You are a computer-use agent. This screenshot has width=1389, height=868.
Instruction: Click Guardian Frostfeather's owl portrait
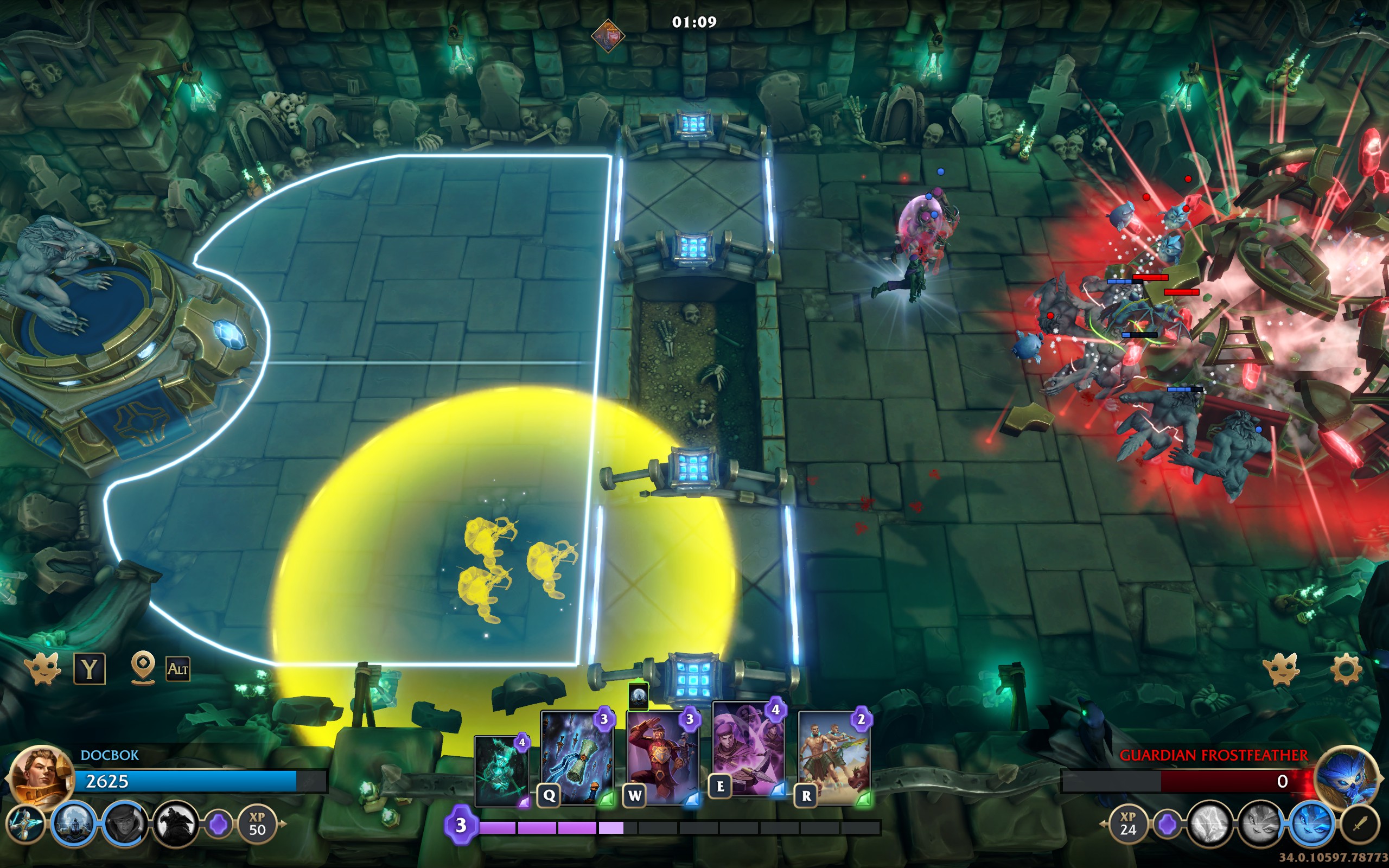pos(1347,776)
